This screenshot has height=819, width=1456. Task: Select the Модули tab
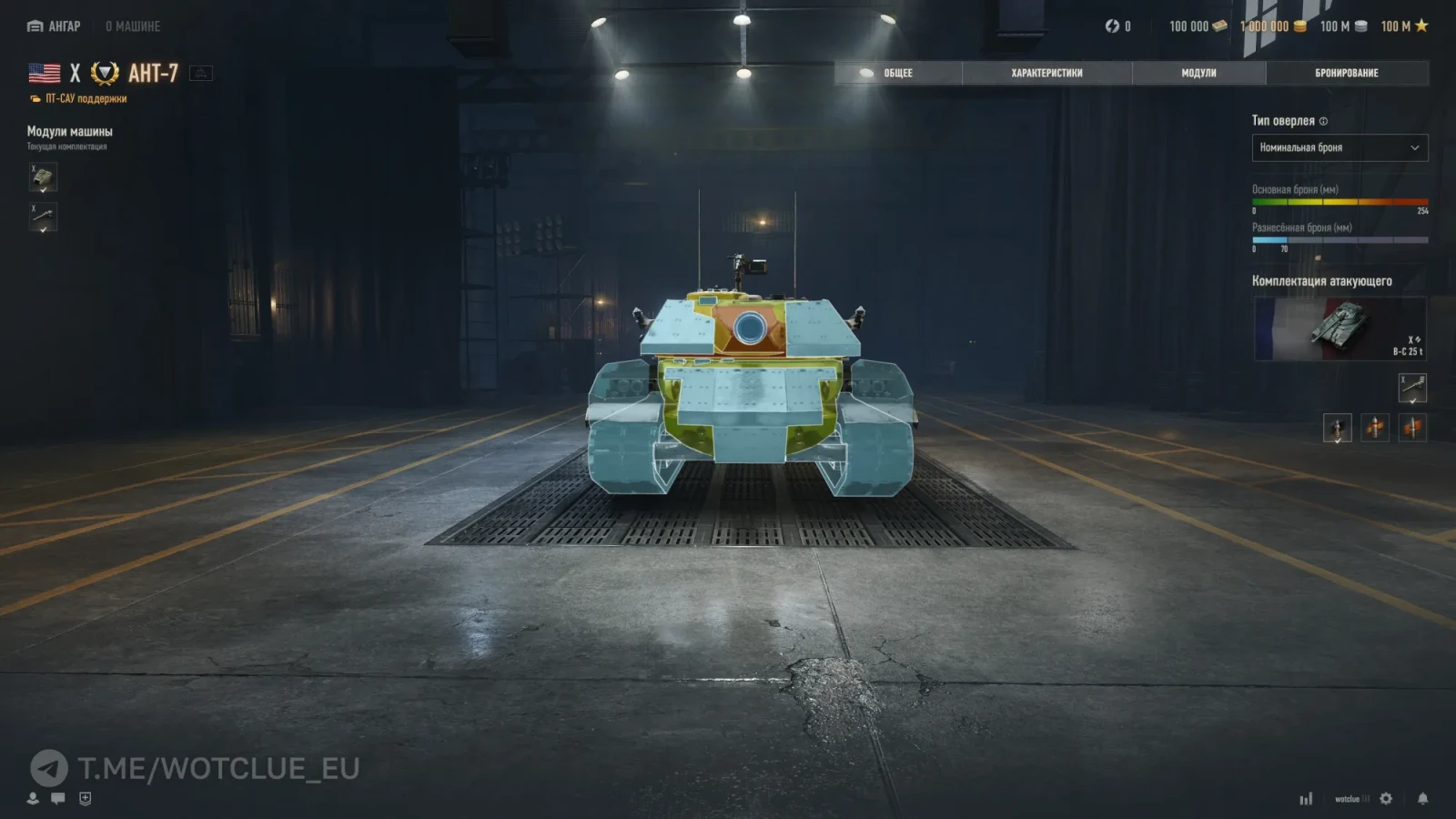coord(1198,73)
